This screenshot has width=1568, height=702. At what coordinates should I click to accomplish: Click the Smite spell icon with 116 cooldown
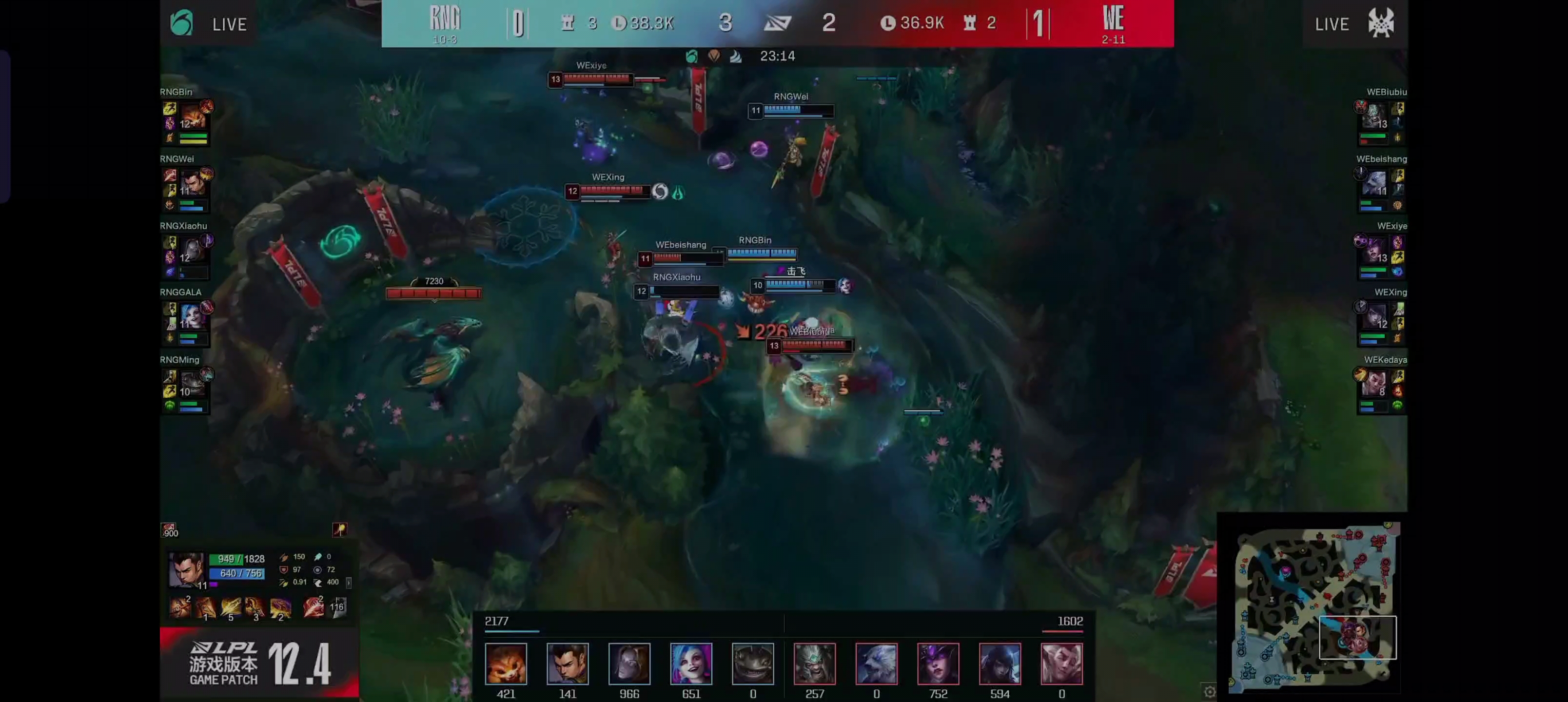click(x=338, y=607)
